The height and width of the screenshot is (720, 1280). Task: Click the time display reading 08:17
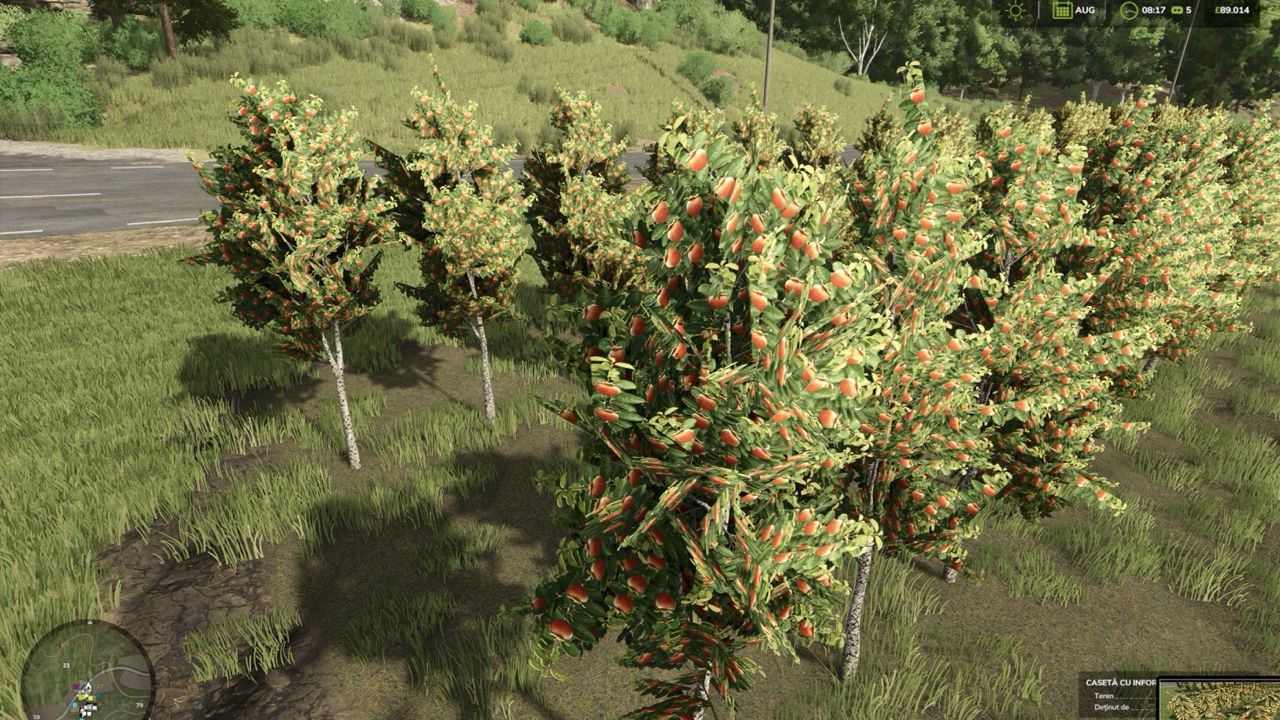coord(1154,10)
